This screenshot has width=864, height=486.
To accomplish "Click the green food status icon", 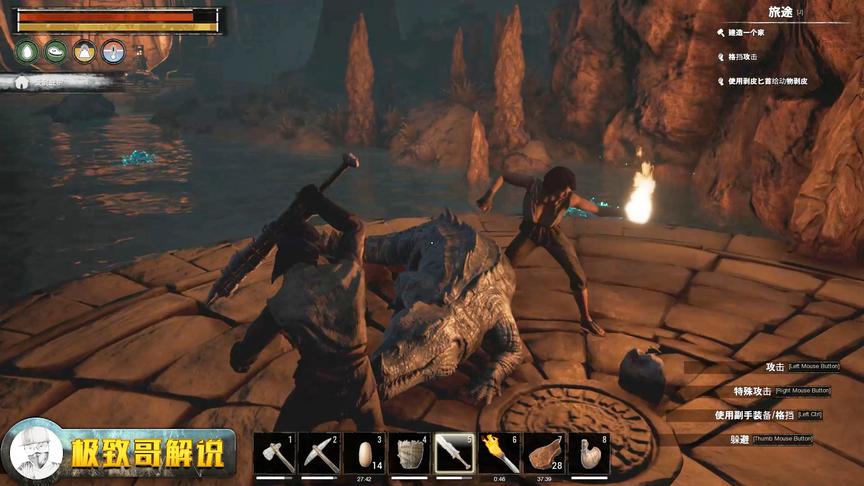I will (56, 52).
